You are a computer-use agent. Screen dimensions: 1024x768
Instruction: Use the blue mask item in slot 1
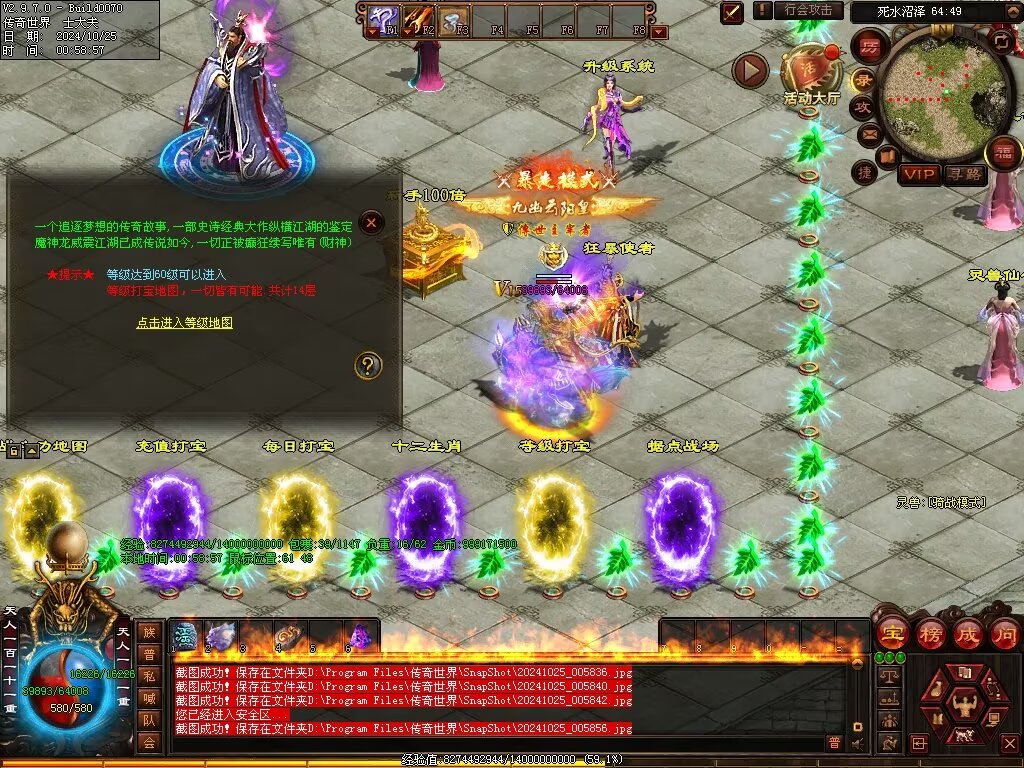click(x=186, y=635)
